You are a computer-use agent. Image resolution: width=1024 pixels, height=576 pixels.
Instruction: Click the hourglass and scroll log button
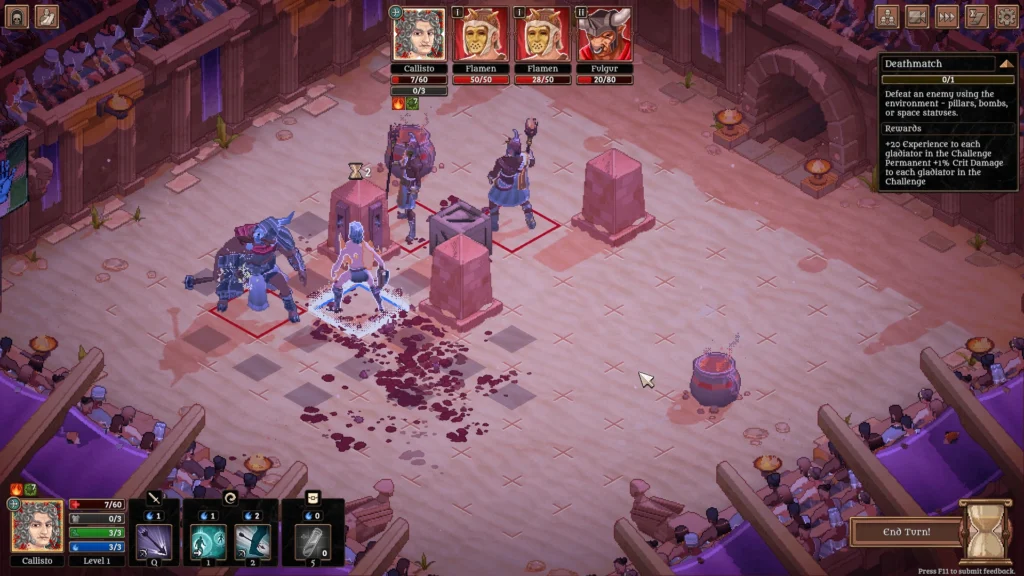click(x=977, y=16)
